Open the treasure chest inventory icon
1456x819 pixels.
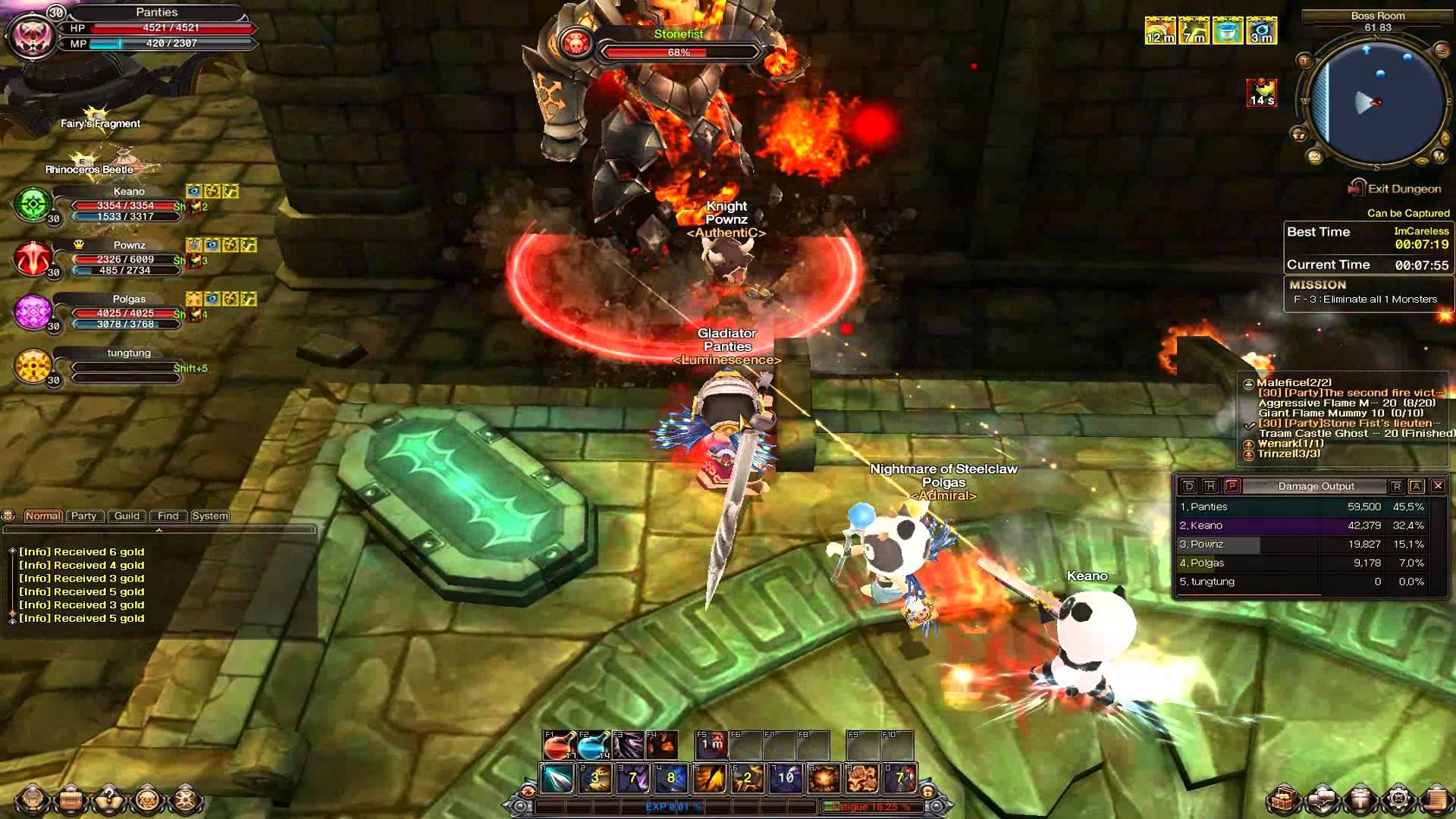(1285, 799)
